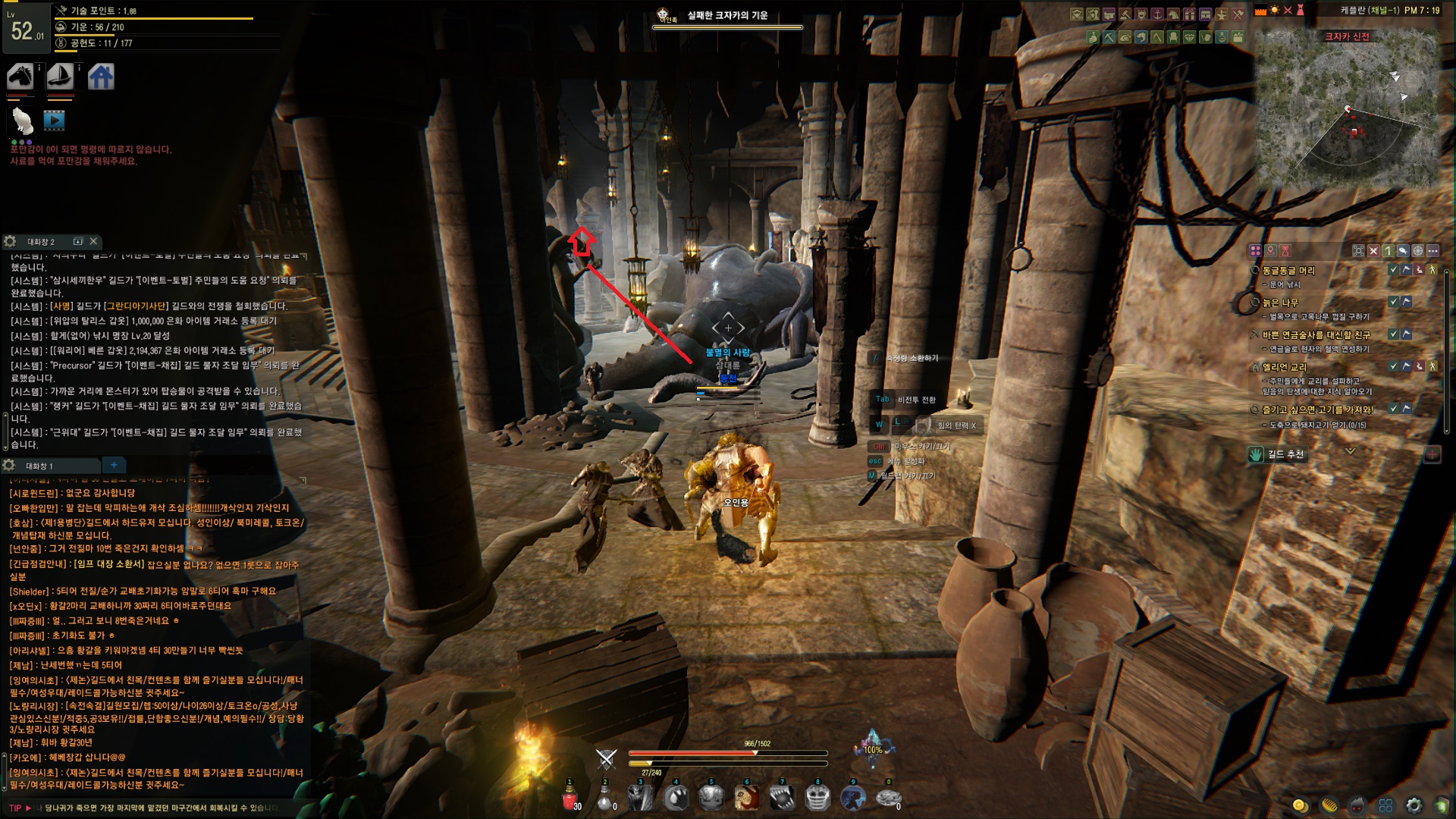Viewport: 1456px width, 819px height.
Task: Add a new chat tab
Action: pyautogui.click(x=114, y=465)
